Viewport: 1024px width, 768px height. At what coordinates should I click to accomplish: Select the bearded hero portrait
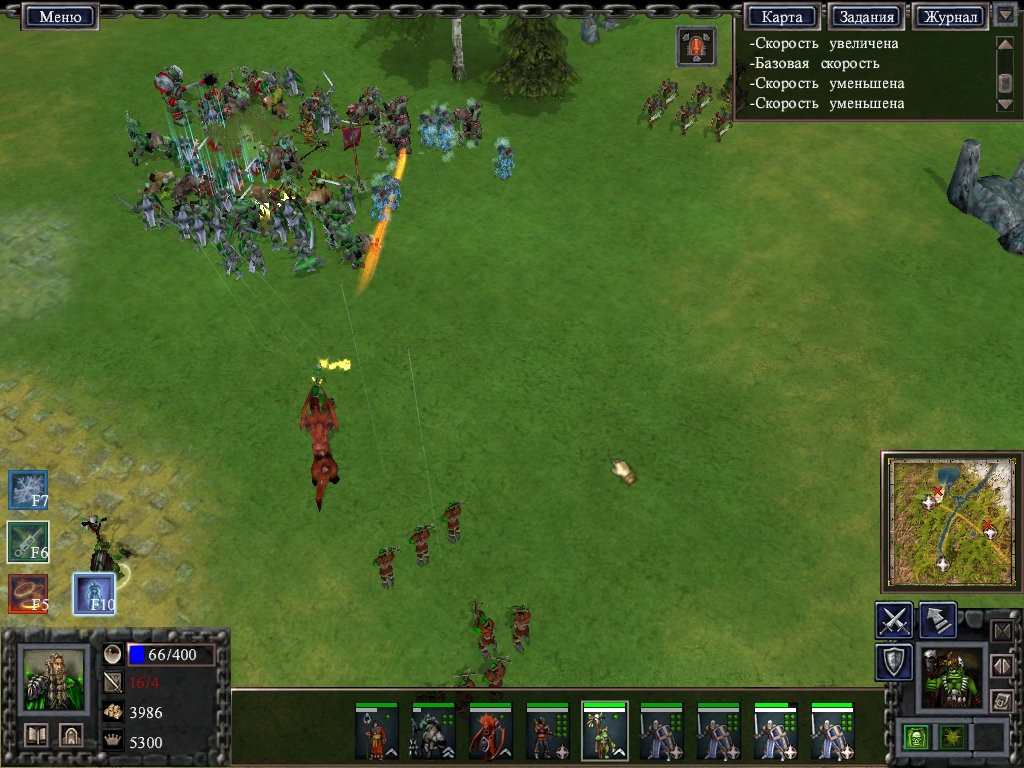[53, 679]
